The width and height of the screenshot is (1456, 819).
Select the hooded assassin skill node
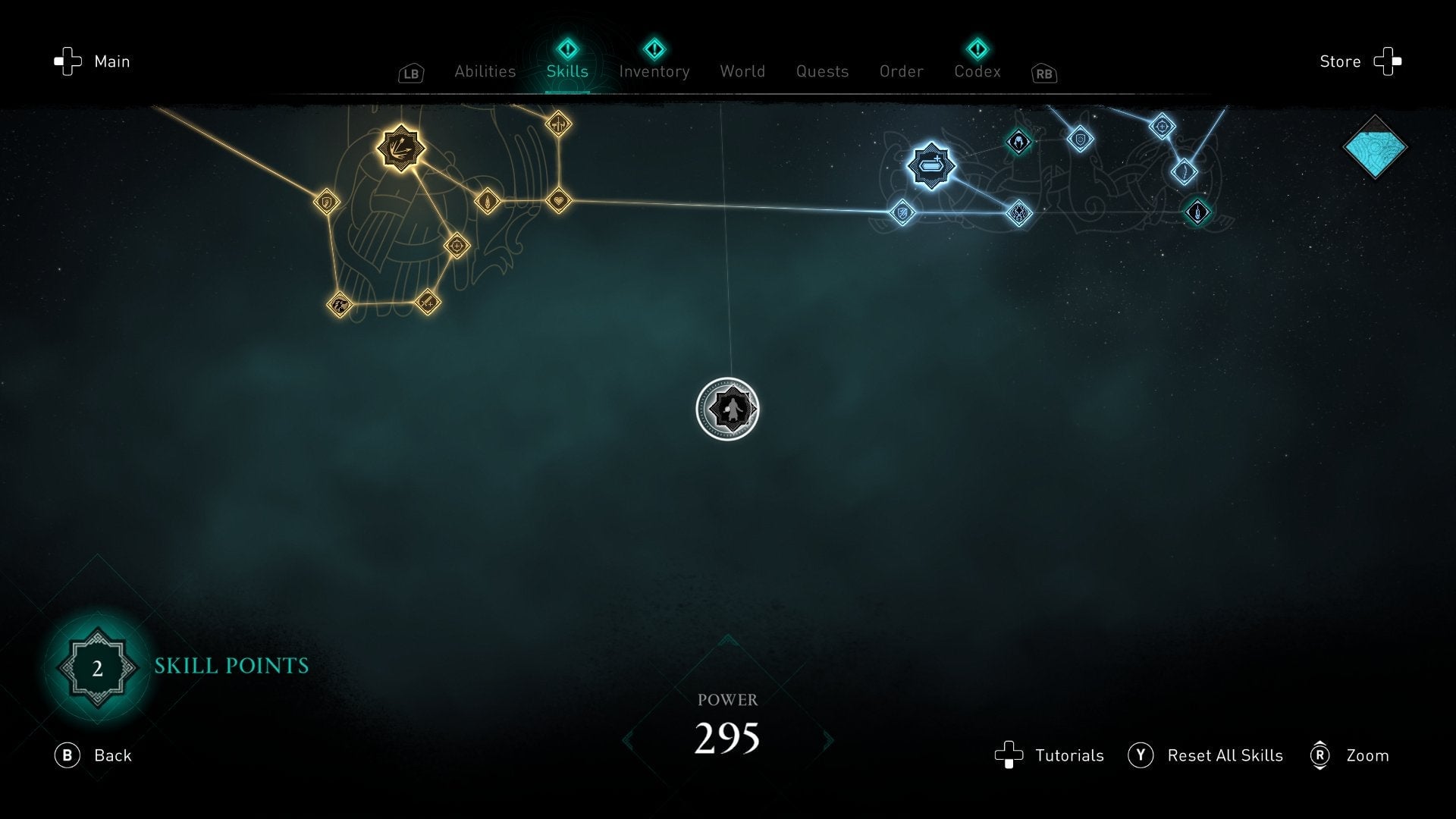pyautogui.click(x=1018, y=141)
